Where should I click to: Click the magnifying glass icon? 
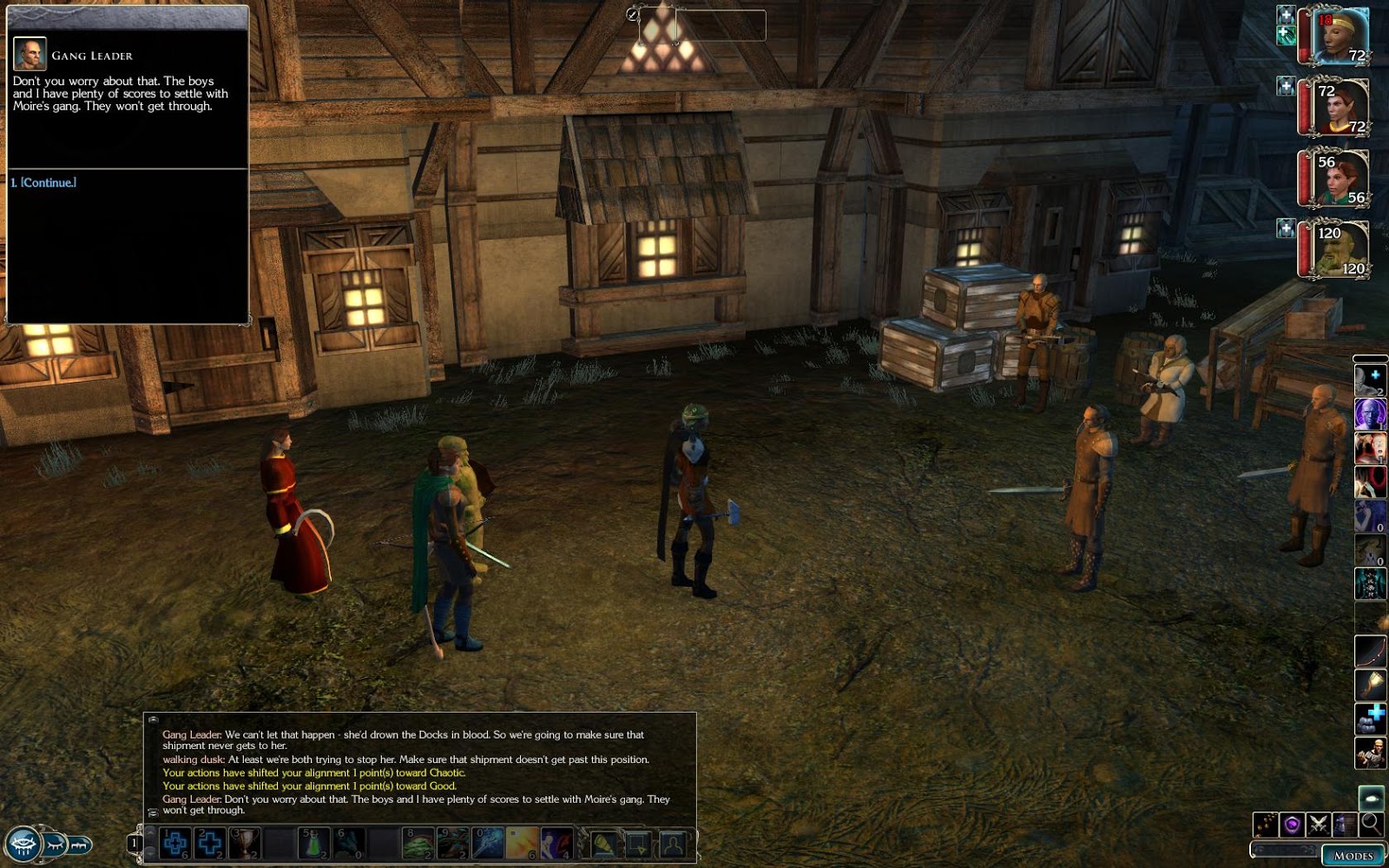[1371, 824]
